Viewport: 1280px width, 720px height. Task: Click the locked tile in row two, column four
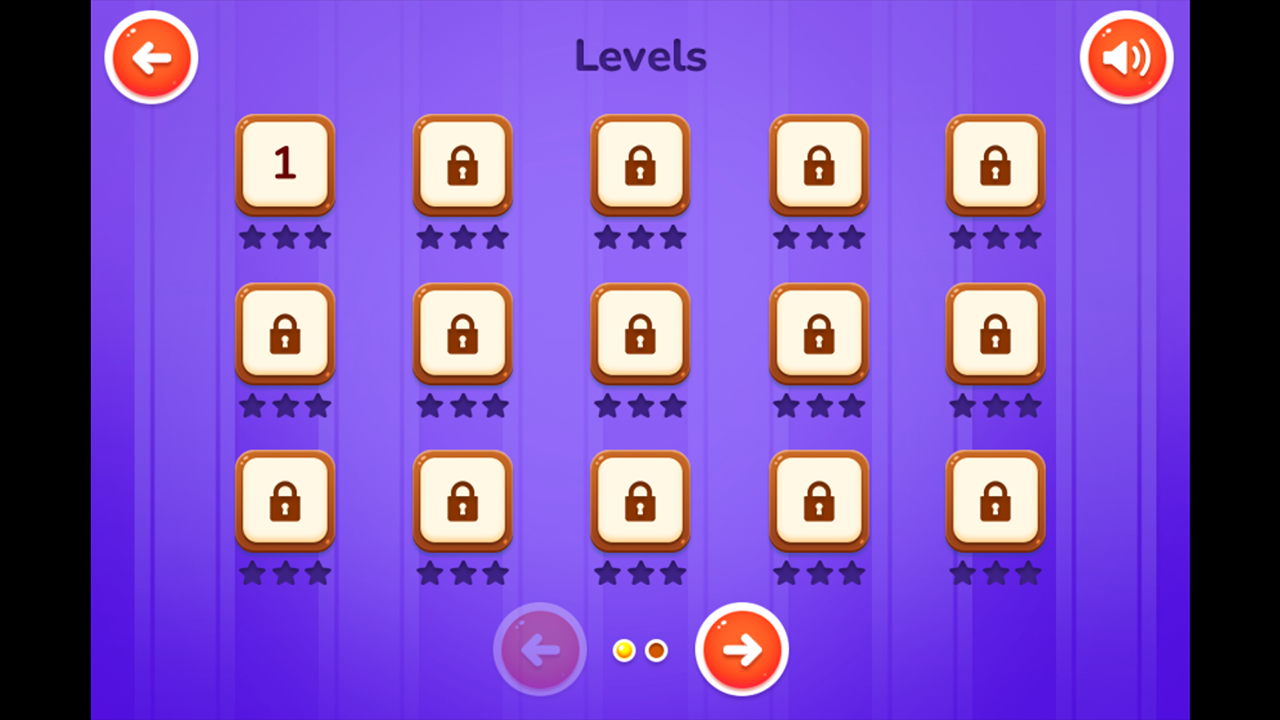click(819, 334)
